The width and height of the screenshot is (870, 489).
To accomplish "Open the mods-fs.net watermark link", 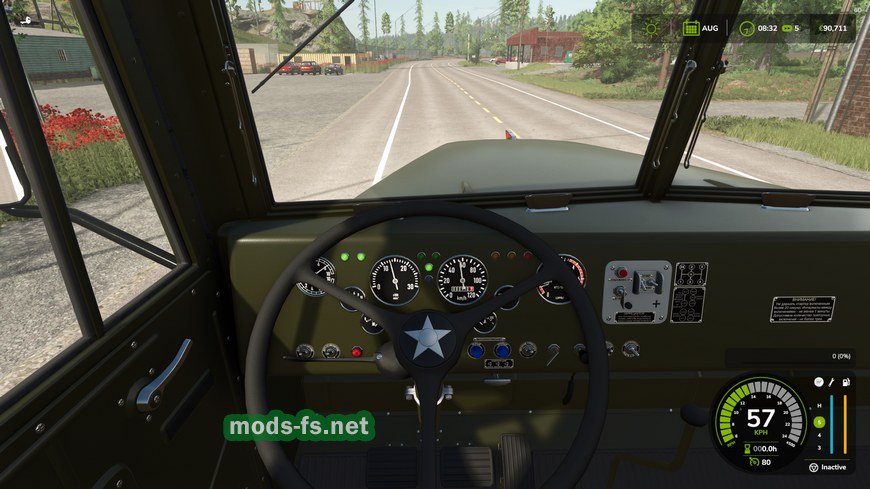I will (x=299, y=427).
